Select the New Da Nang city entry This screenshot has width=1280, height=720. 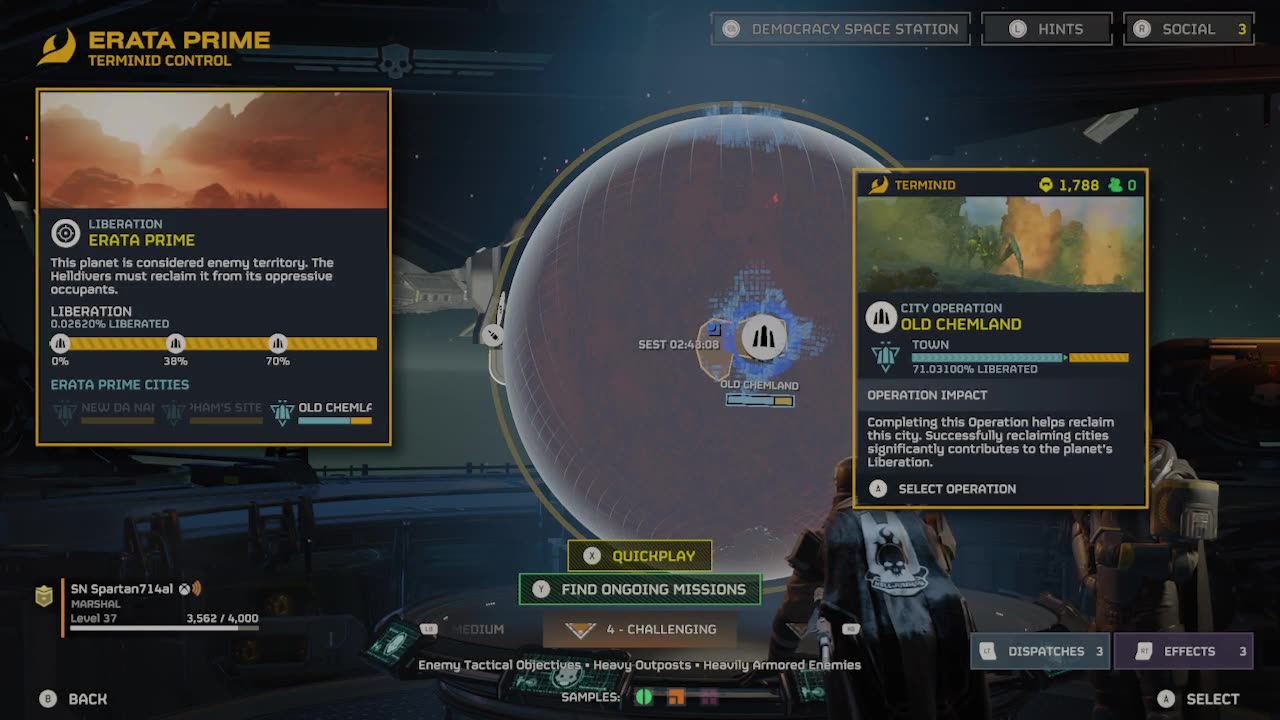pos(105,411)
